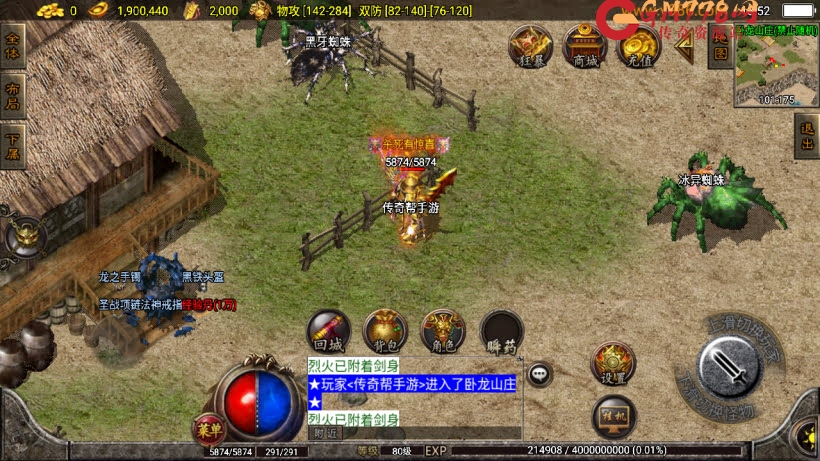The width and height of the screenshot is (820, 461).
Task: Show the 角色 character sheet
Action: coord(443,331)
